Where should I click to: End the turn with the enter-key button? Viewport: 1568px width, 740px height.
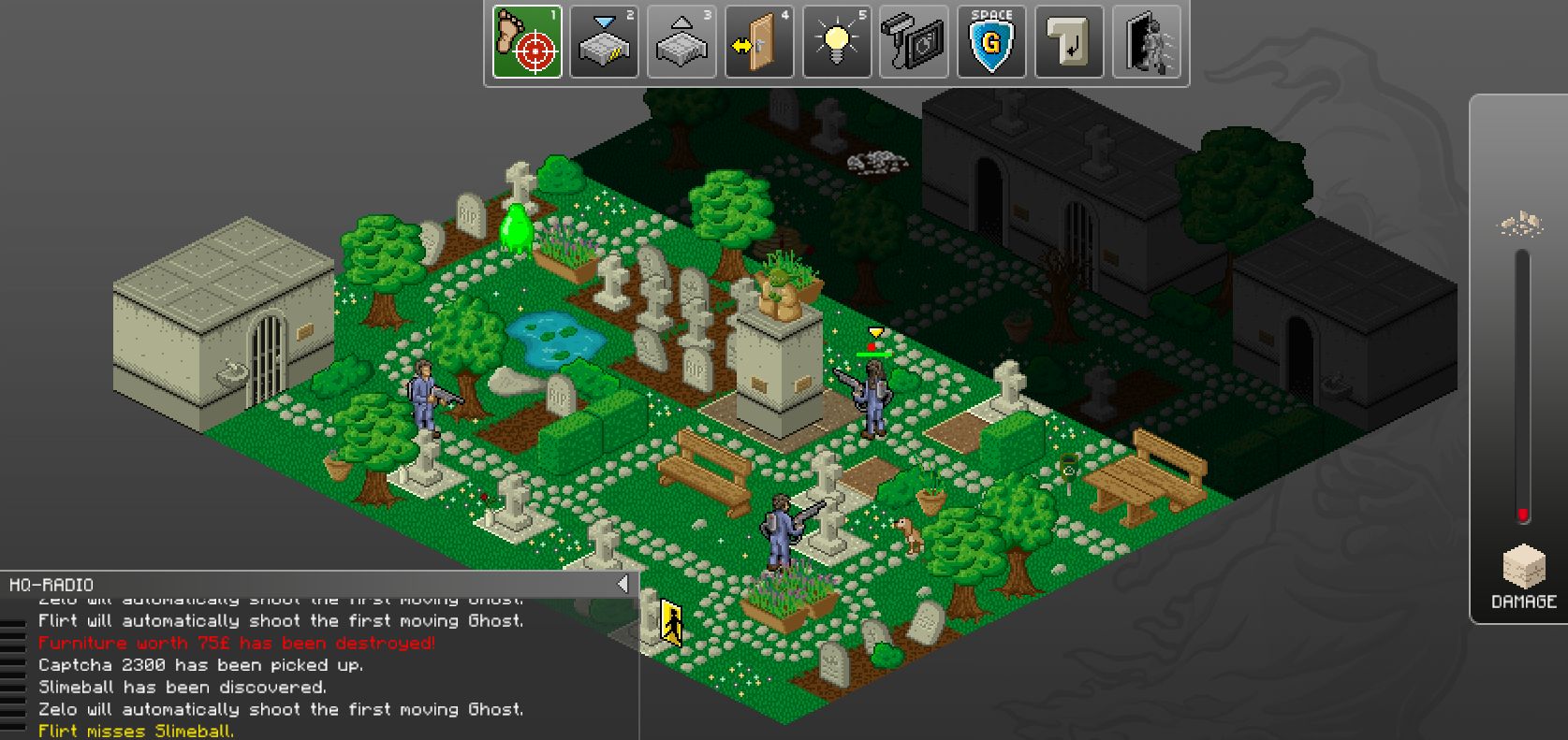tap(1069, 42)
